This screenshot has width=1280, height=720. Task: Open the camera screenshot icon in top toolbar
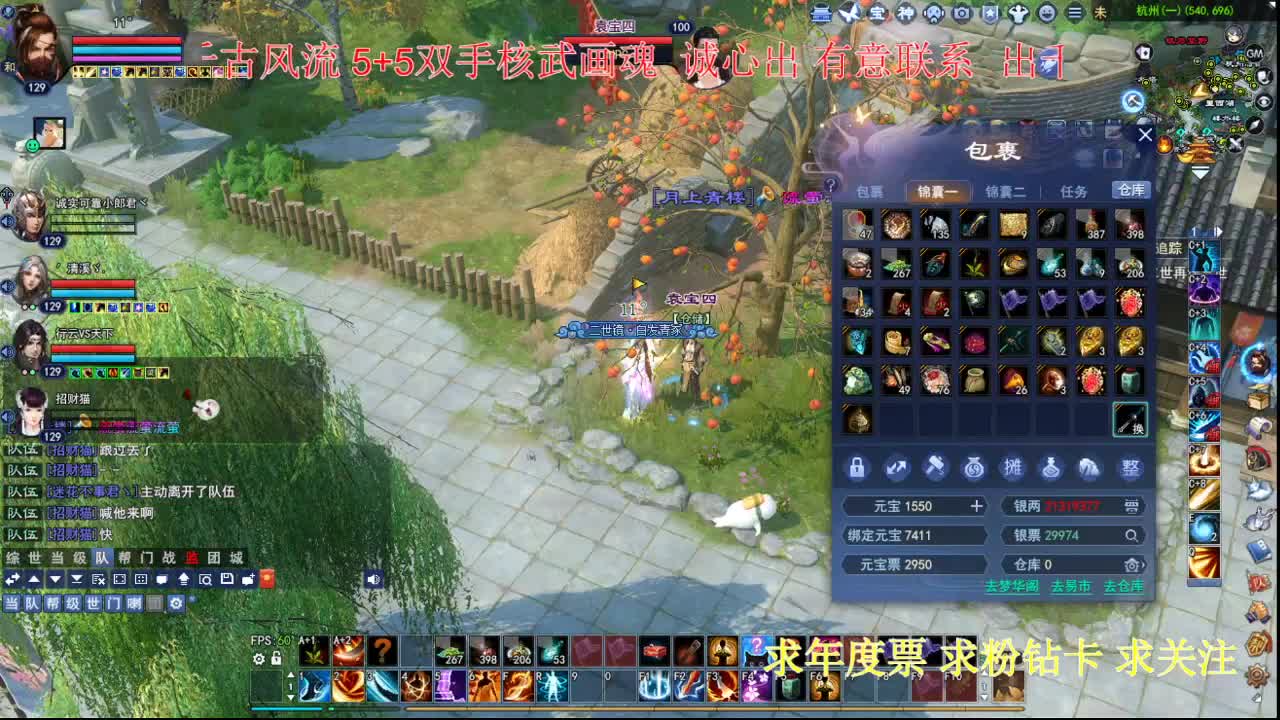click(962, 13)
